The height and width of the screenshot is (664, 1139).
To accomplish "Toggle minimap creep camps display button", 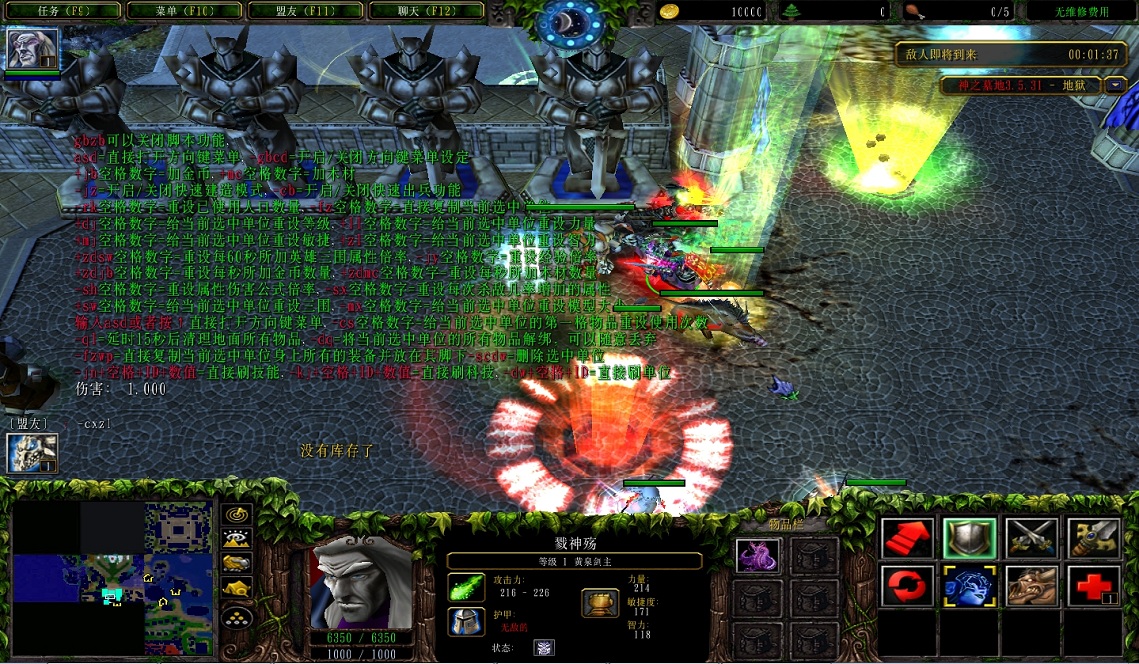I will click(x=237, y=590).
